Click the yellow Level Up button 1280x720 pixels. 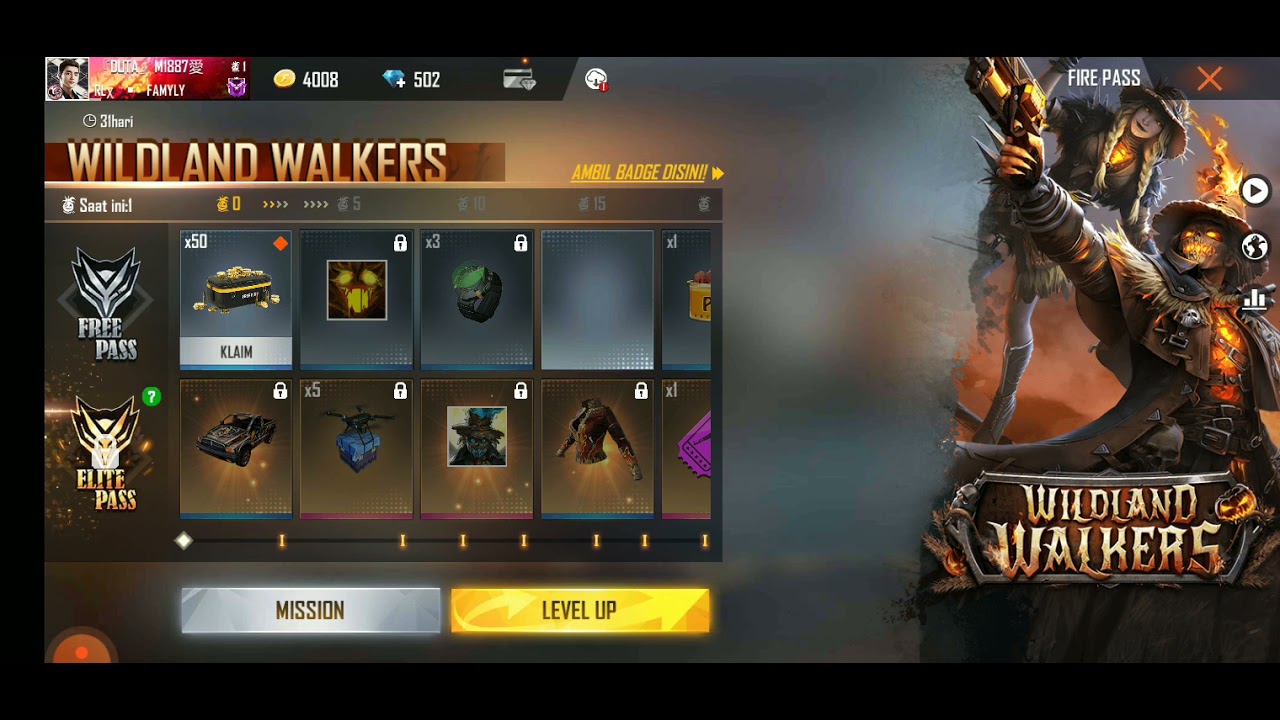pyautogui.click(x=580, y=610)
